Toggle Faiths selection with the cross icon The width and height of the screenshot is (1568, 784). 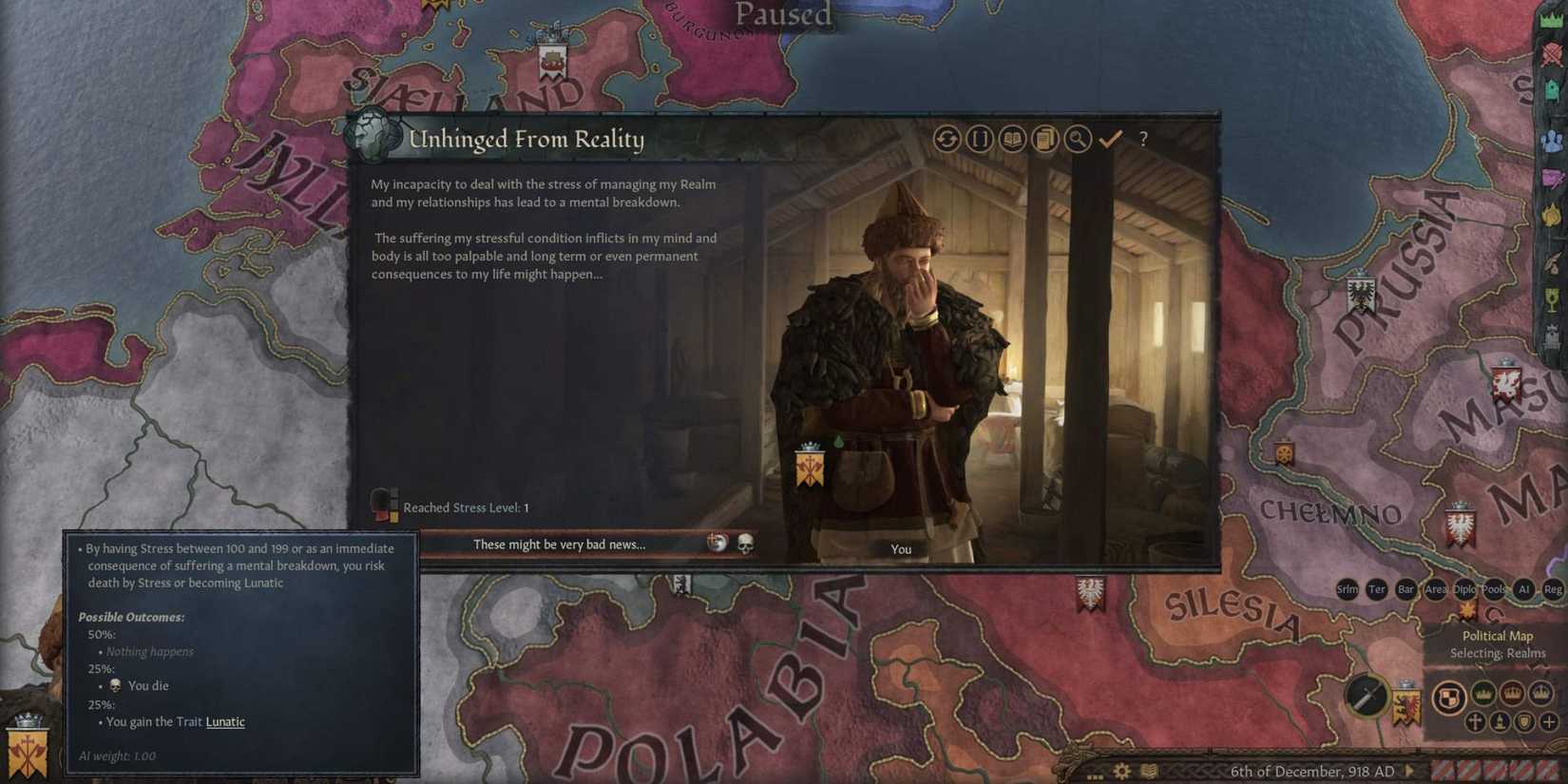(1475, 721)
